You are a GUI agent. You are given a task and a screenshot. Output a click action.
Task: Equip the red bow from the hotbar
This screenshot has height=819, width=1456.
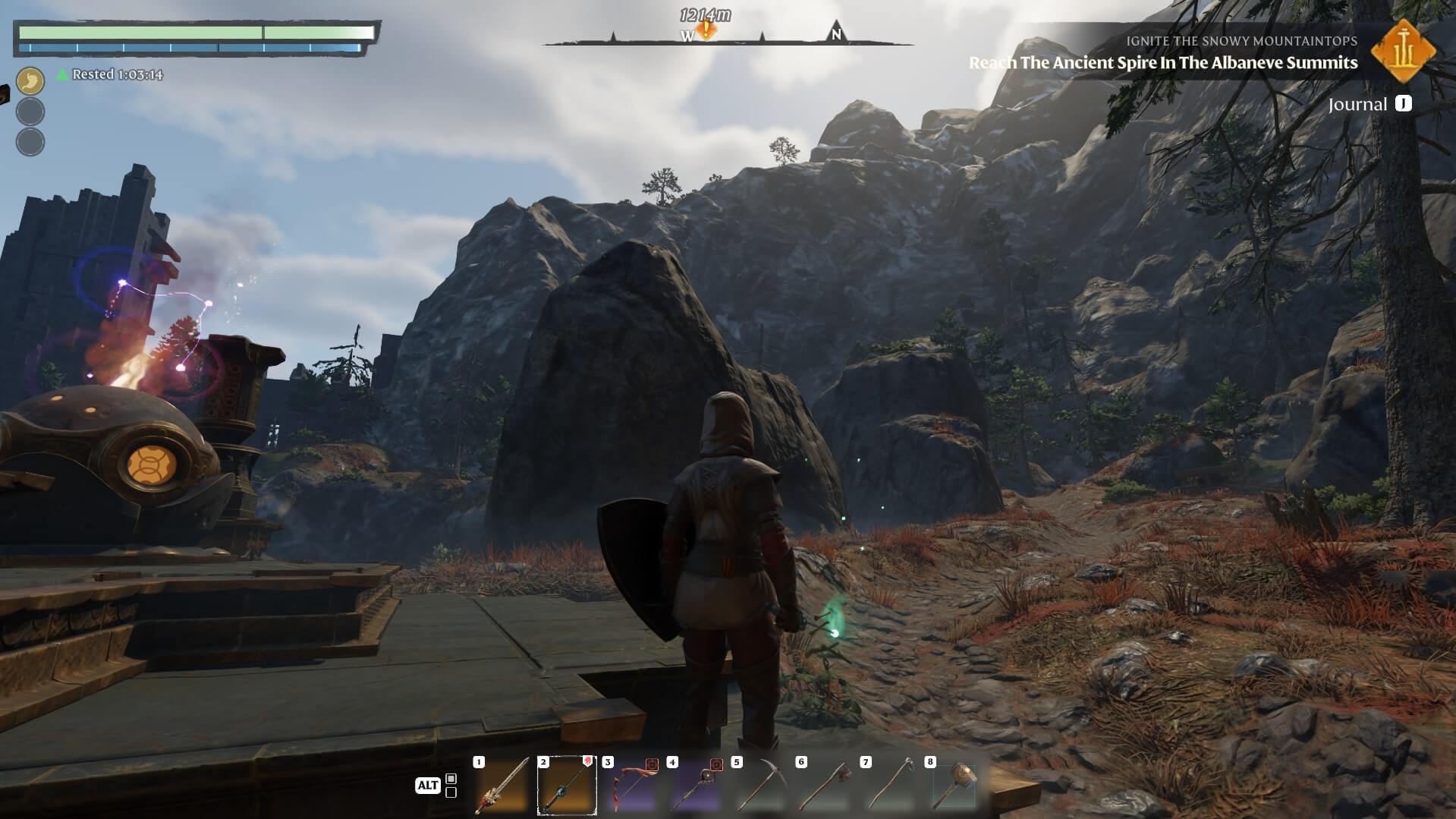pyautogui.click(x=631, y=786)
